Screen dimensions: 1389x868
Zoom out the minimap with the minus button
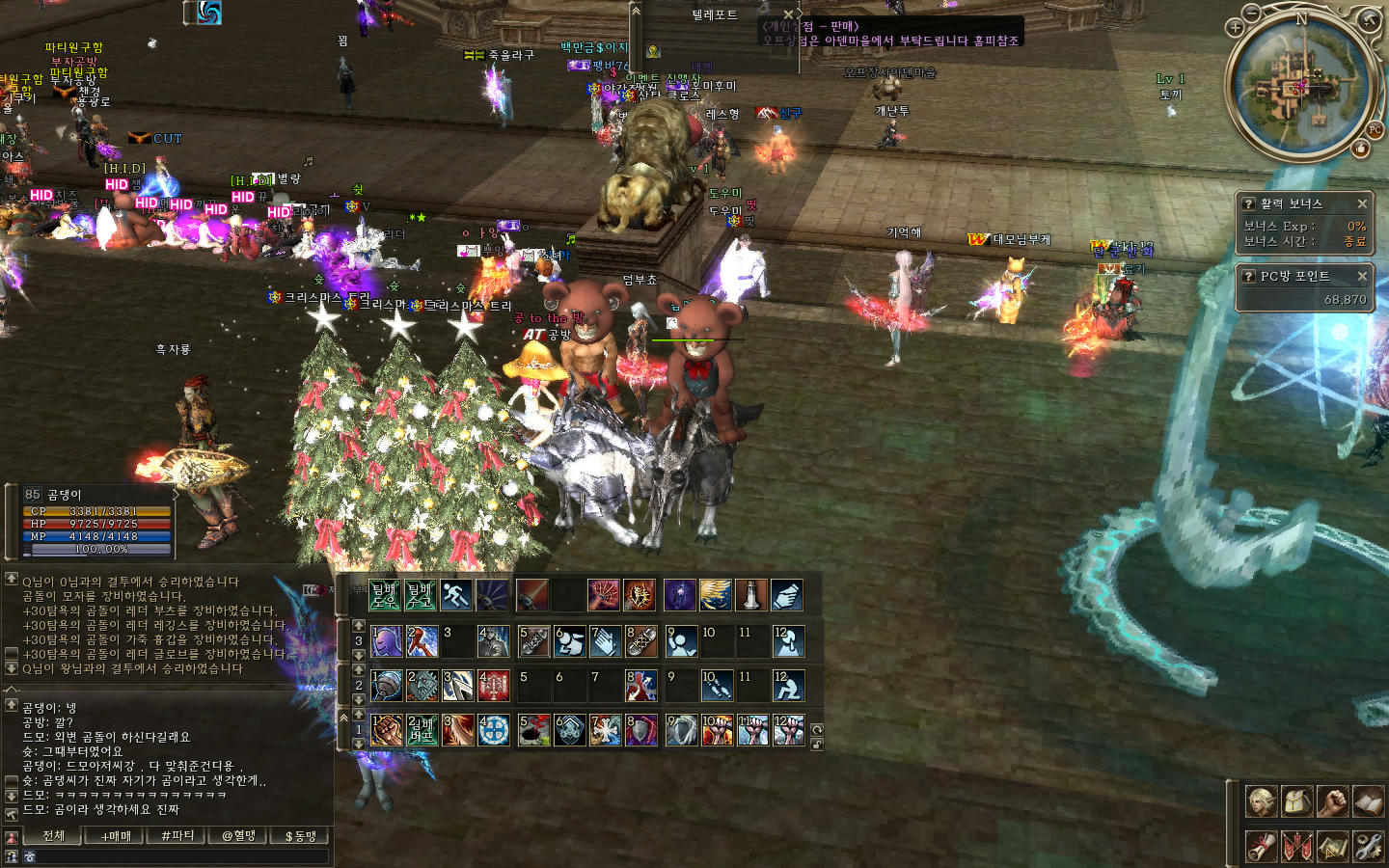pos(1251,14)
